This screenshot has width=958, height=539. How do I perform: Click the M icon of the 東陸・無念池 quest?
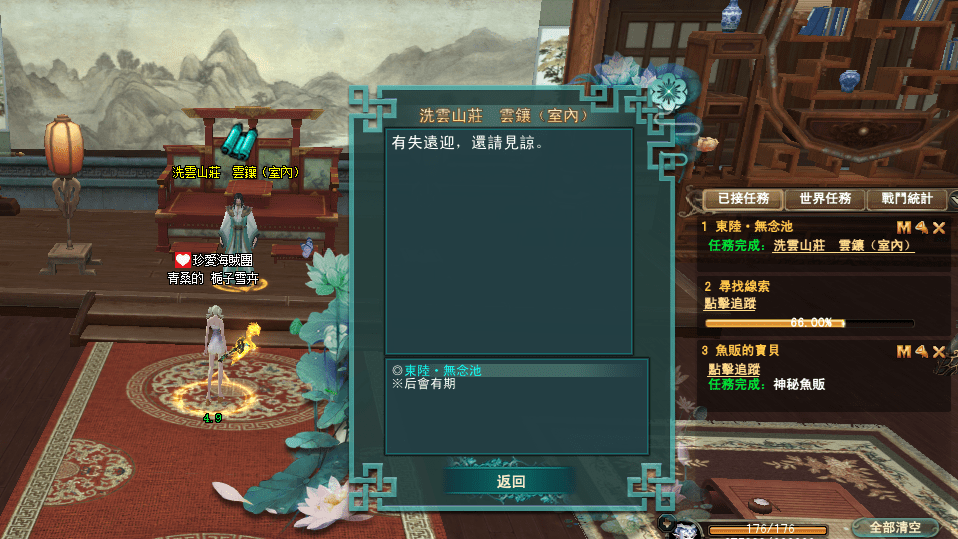(x=903, y=228)
